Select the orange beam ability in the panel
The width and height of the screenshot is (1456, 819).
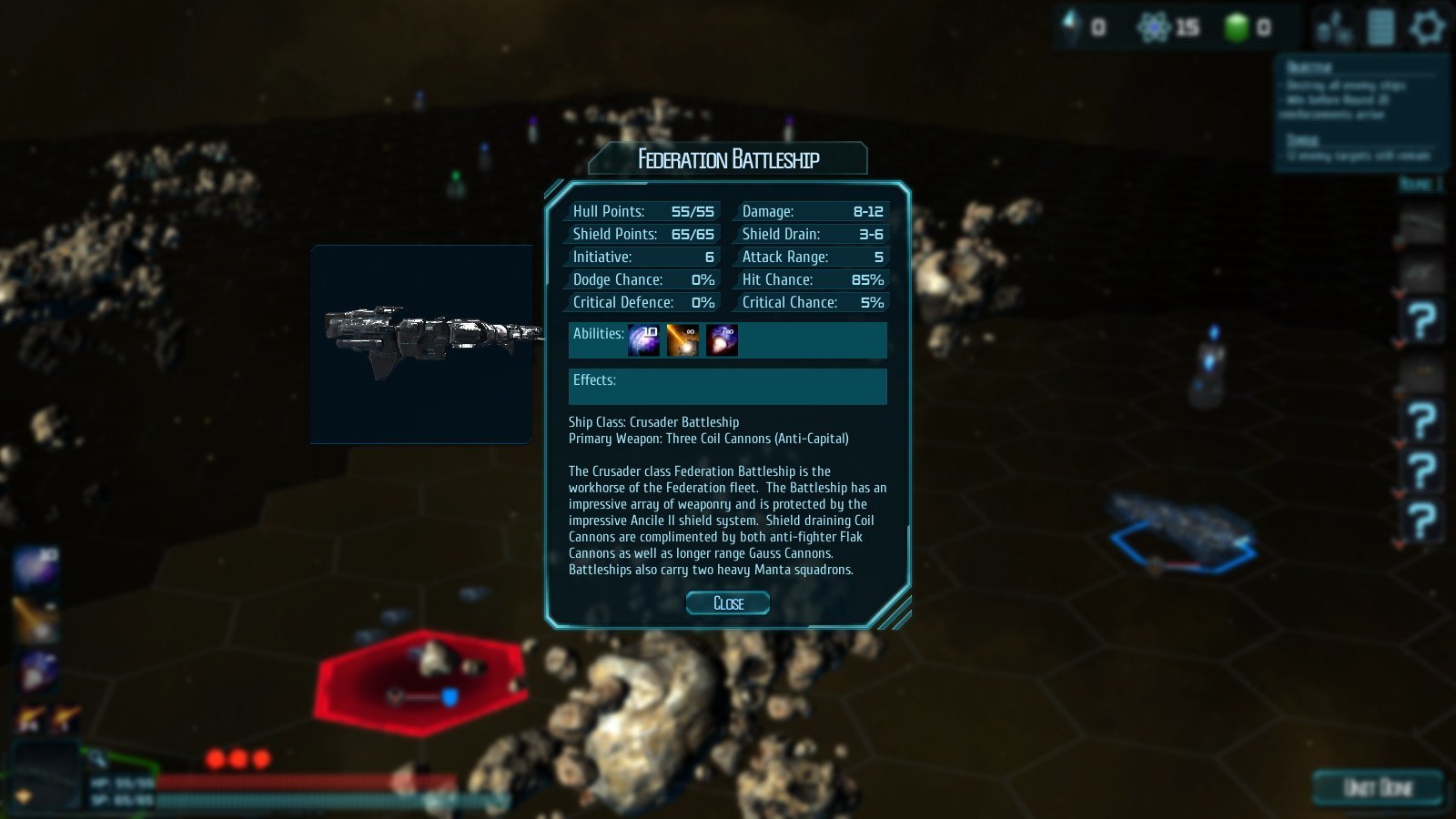coord(682,340)
